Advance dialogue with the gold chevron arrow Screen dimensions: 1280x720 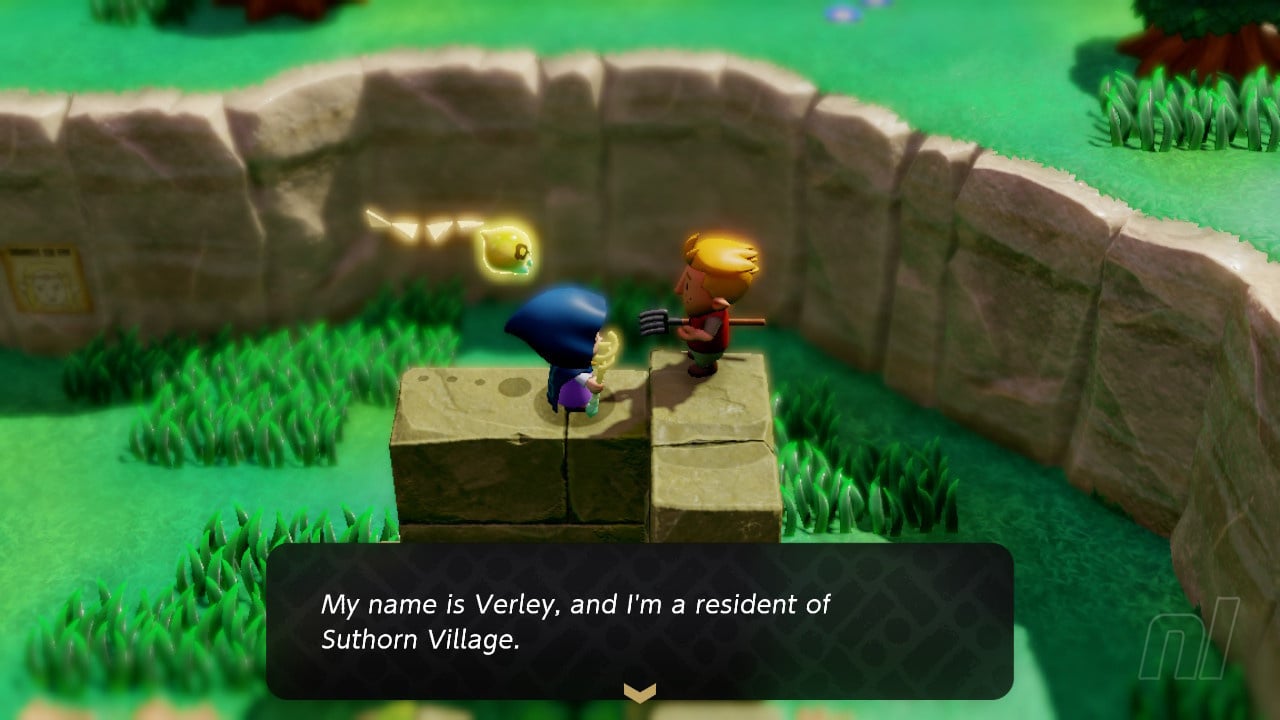639,692
